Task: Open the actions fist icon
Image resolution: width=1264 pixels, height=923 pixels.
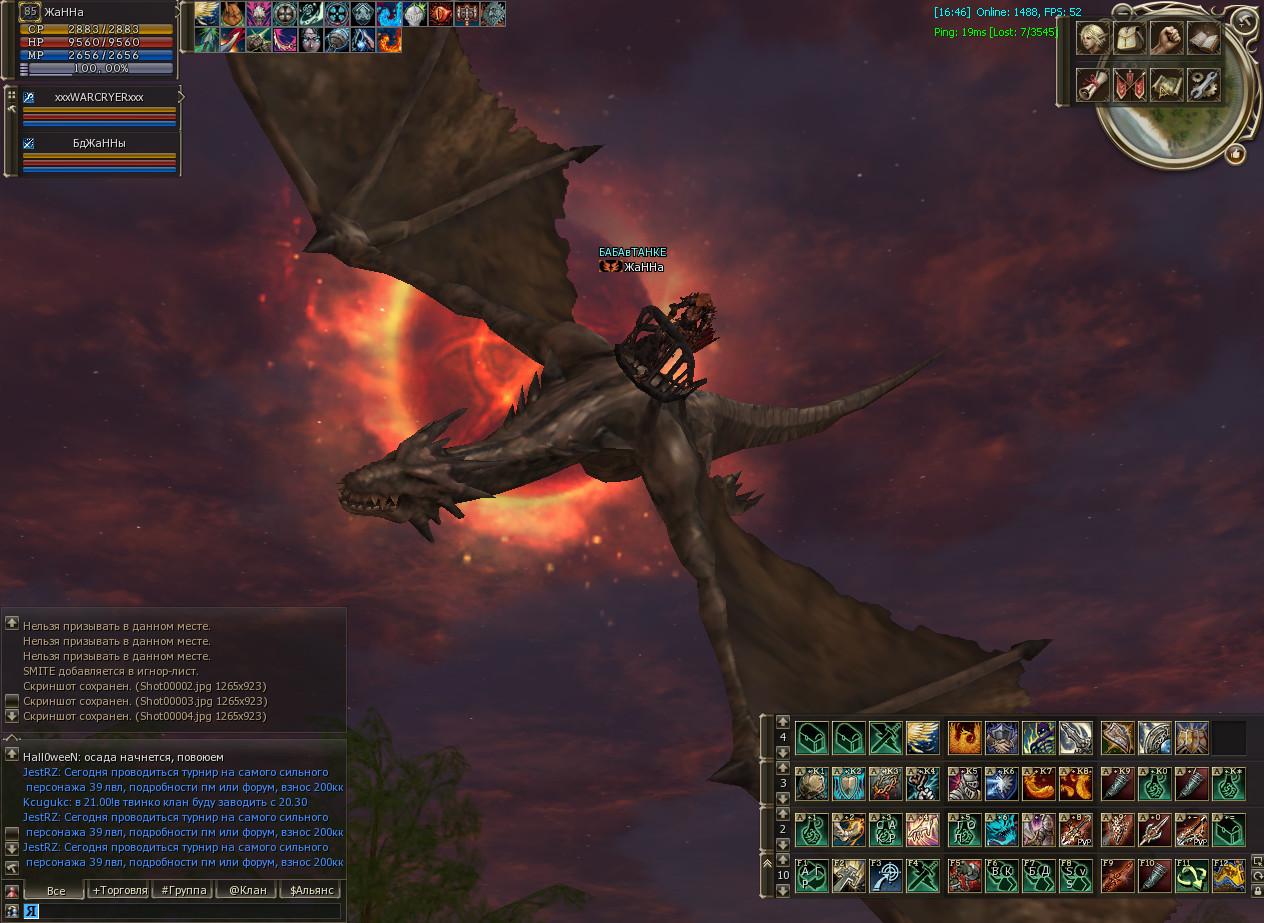Action: [x=1166, y=39]
